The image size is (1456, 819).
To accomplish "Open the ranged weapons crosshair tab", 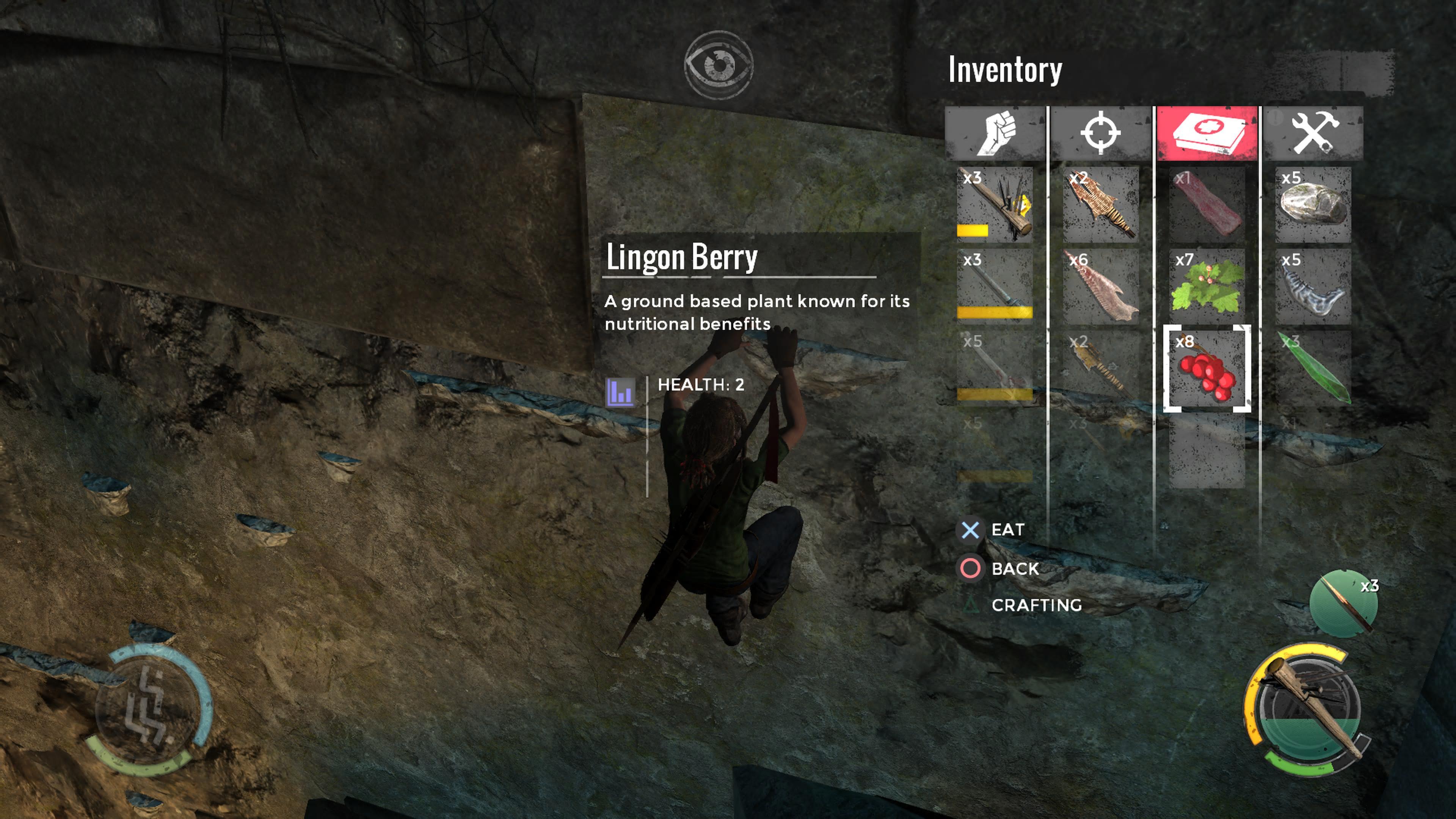I will 1100,133.
